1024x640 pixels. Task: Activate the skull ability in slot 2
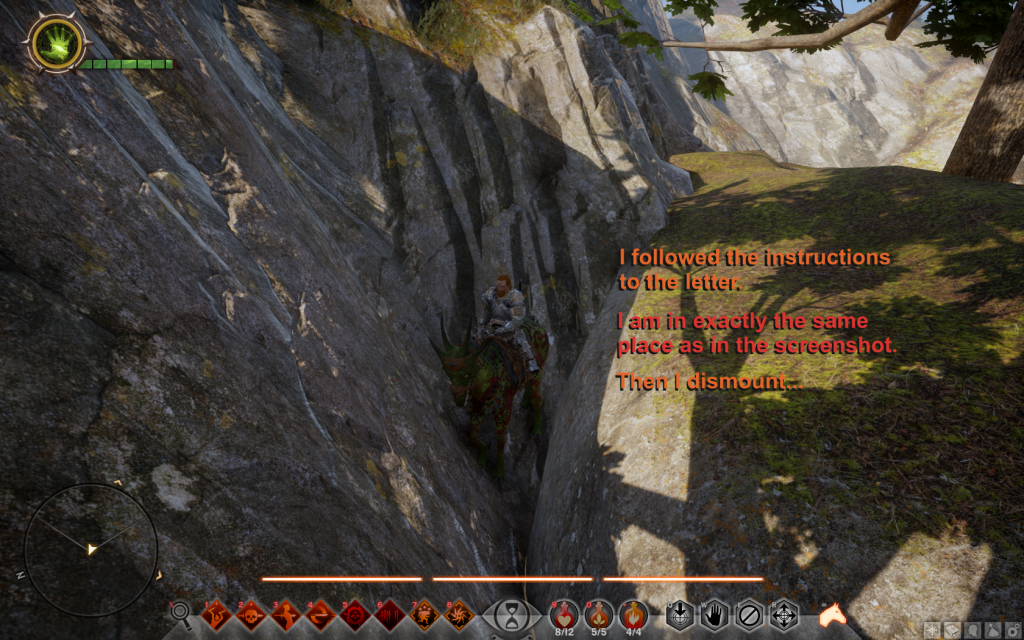(250, 614)
